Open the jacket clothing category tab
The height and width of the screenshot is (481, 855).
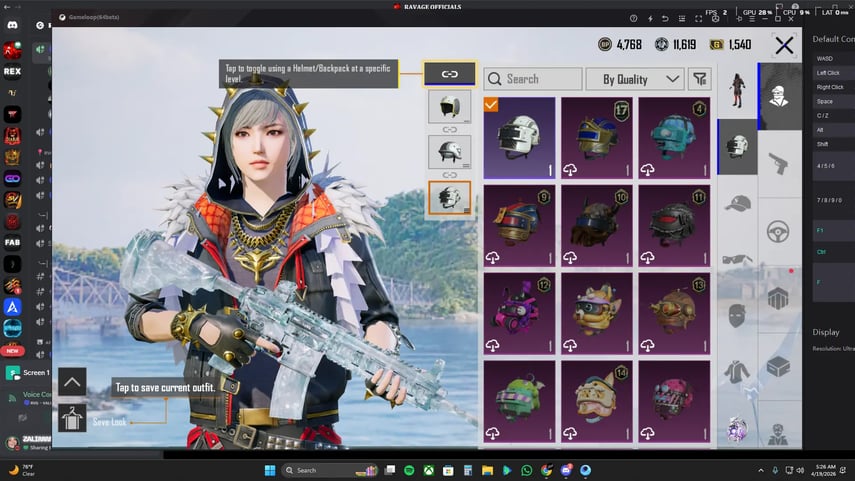pos(737,372)
